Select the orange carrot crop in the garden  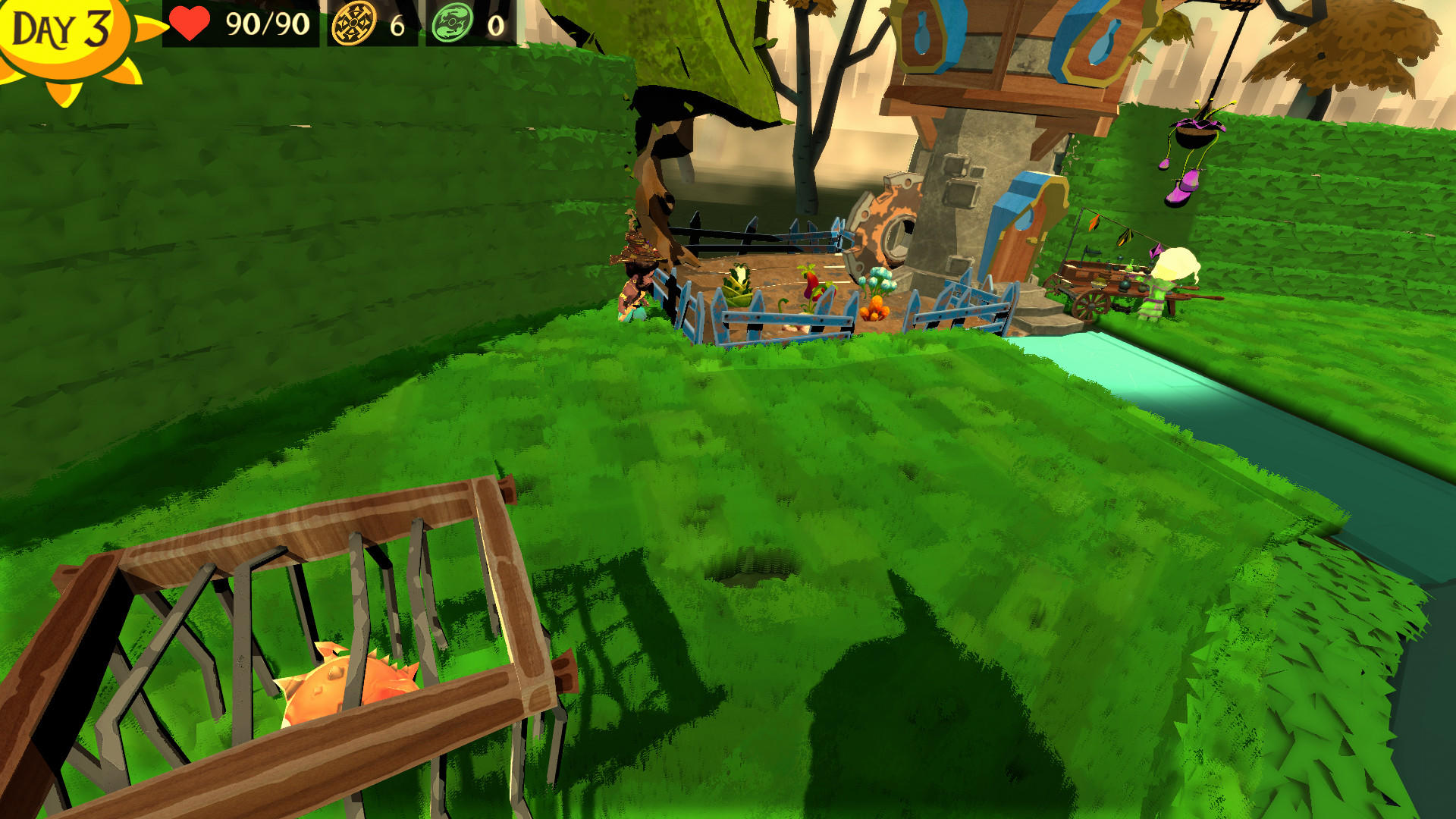pyautogui.click(x=876, y=307)
